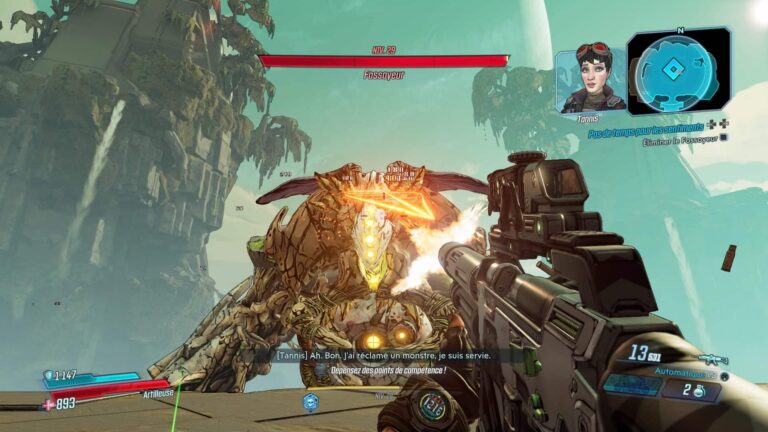Open the circular minimap
Viewport: 768px width, 432px height.
pos(679,72)
